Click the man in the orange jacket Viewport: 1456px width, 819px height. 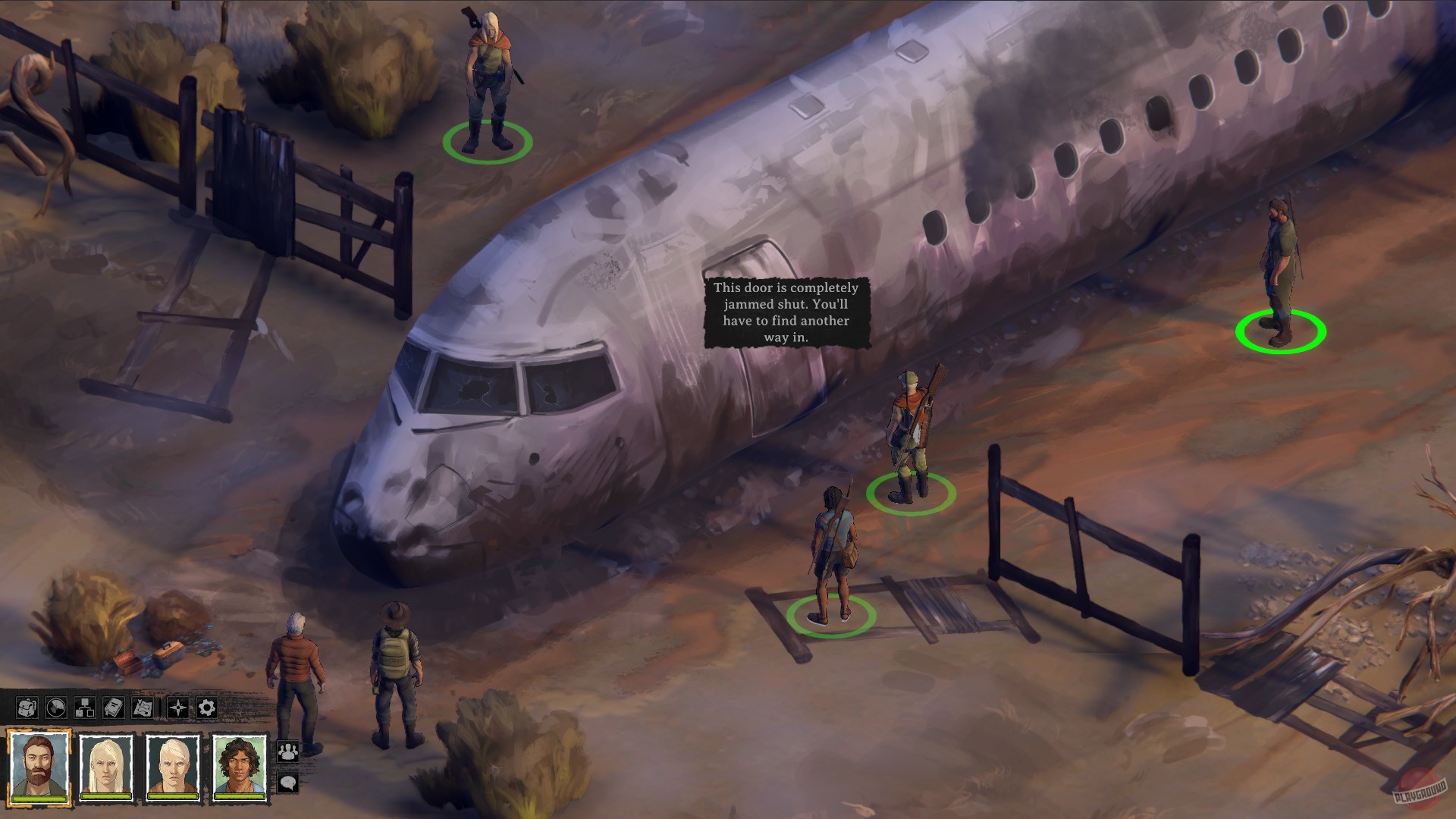pyautogui.click(x=296, y=660)
